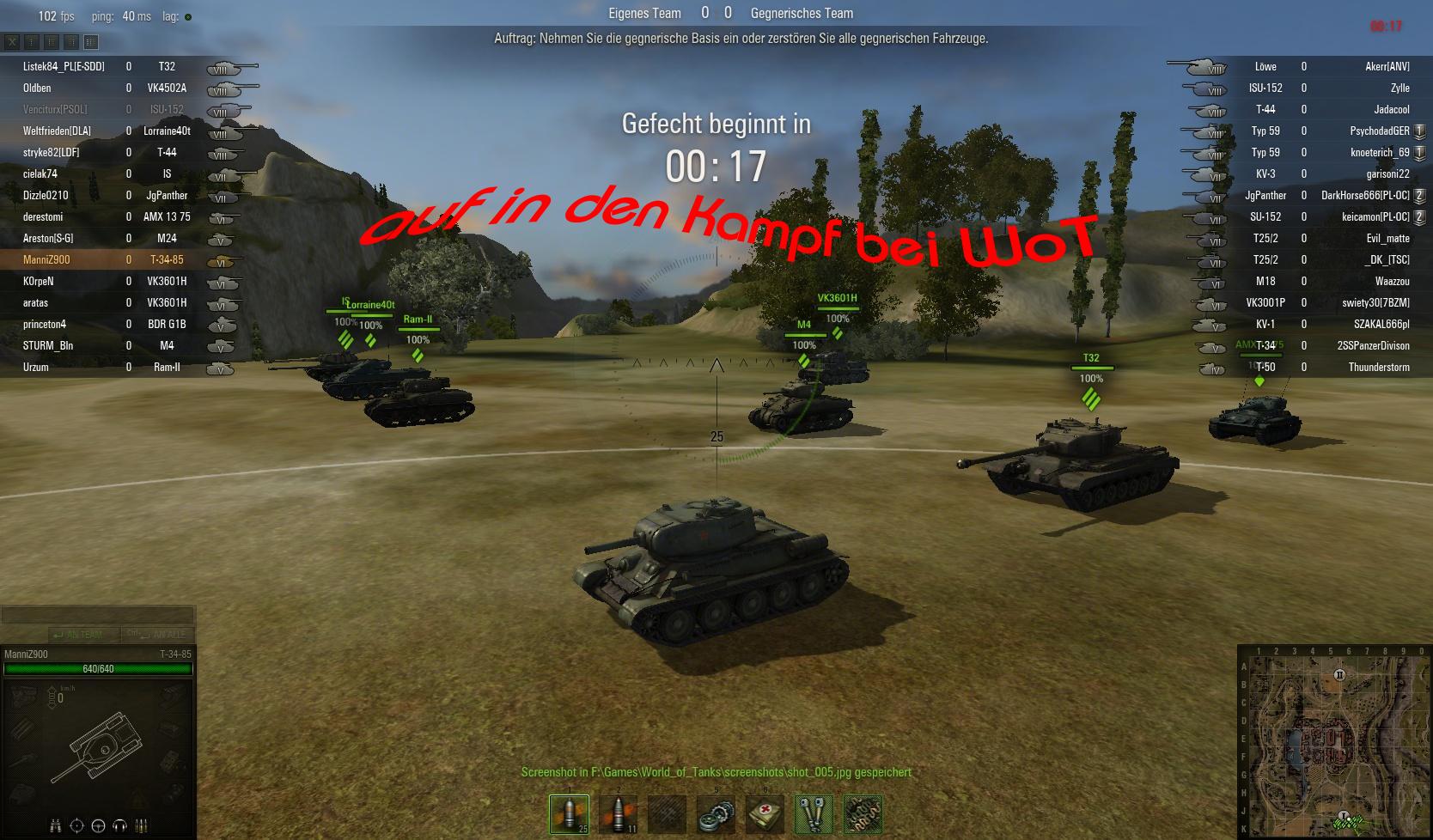Send chat message to all via AN ALLE
The height and width of the screenshot is (840, 1433).
pos(159,635)
